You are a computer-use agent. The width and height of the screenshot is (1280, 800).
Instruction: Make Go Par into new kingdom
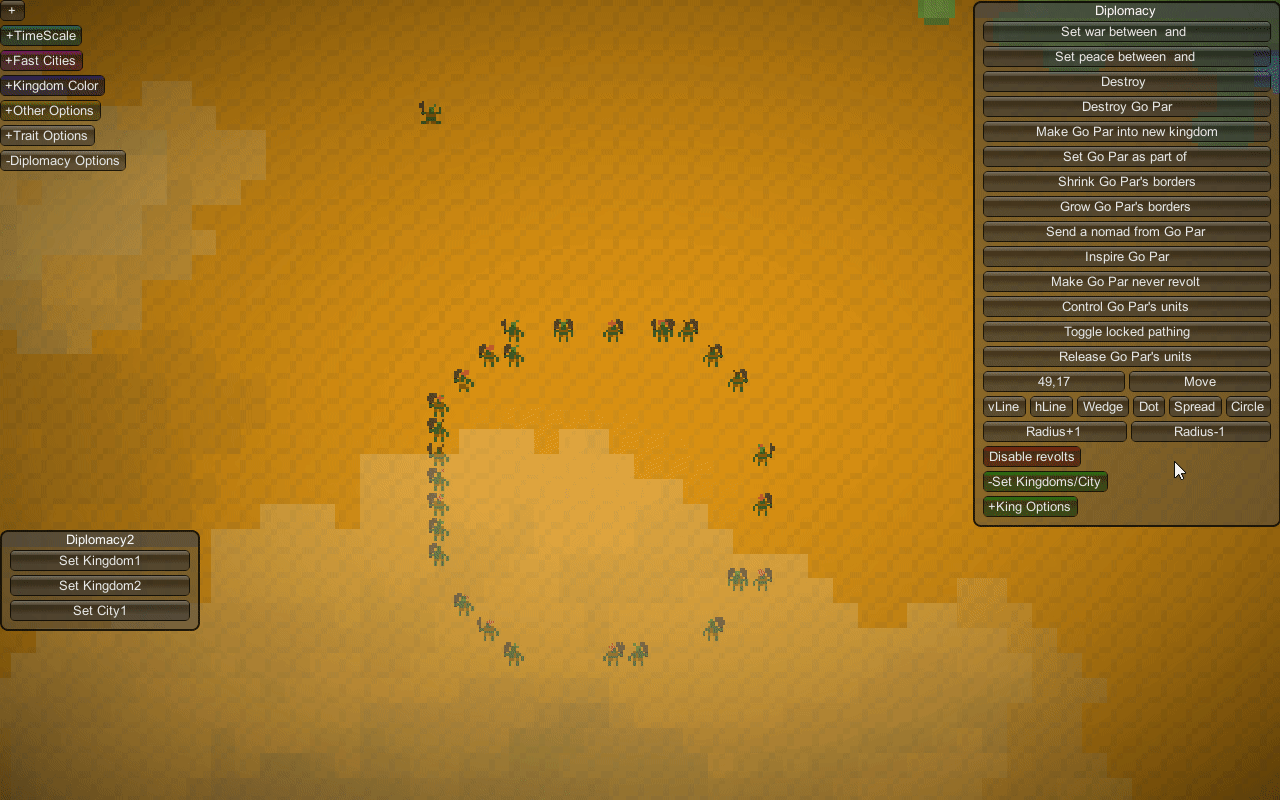pyautogui.click(x=1126, y=132)
